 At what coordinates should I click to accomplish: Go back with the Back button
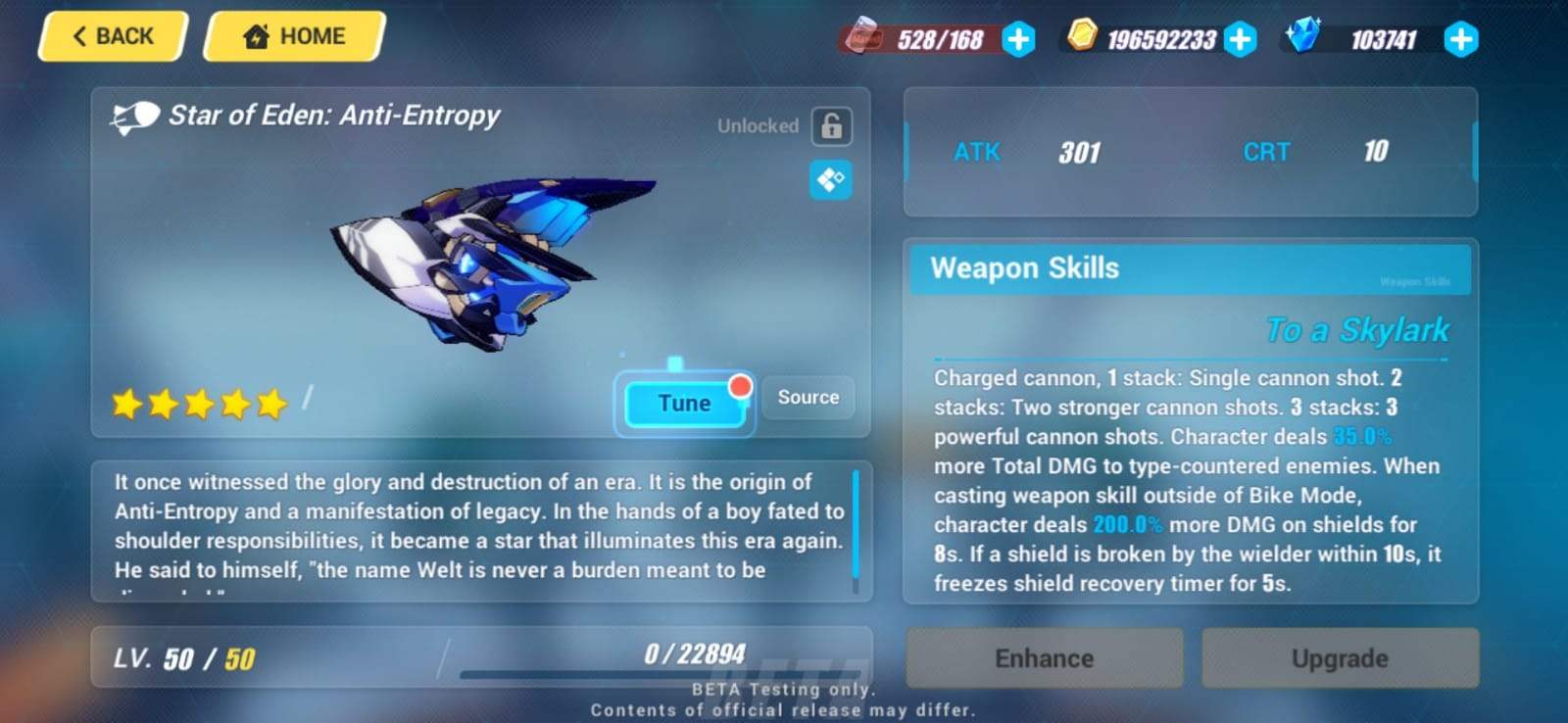pyautogui.click(x=111, y=35)
